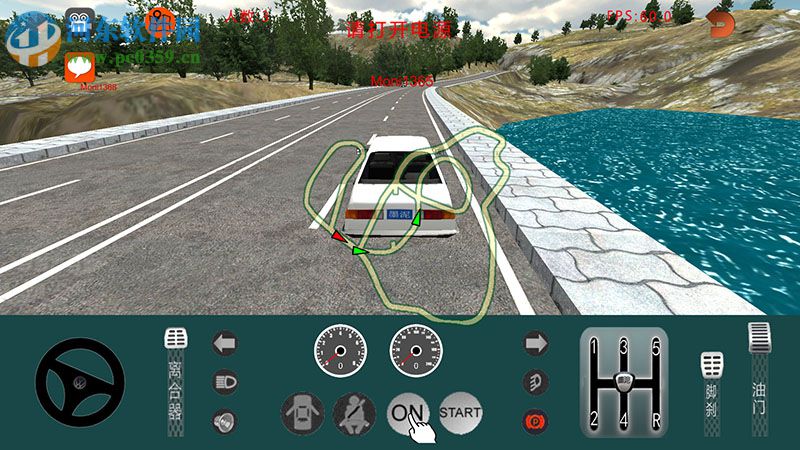Activate the right turn signal arrow
800x450 pixels.
[x=537, y=343]
